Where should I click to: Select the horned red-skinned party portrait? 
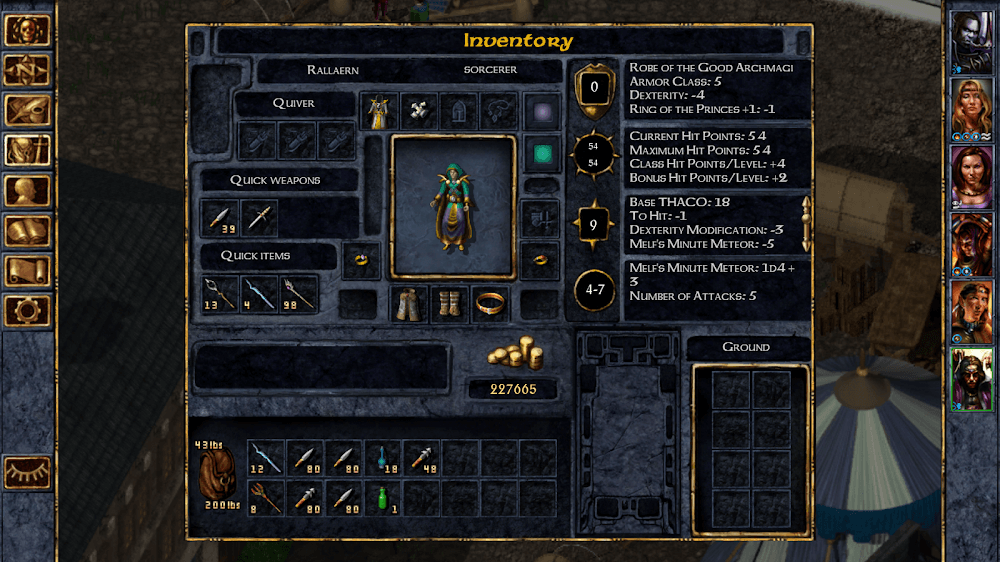click(x=971, y=241)
